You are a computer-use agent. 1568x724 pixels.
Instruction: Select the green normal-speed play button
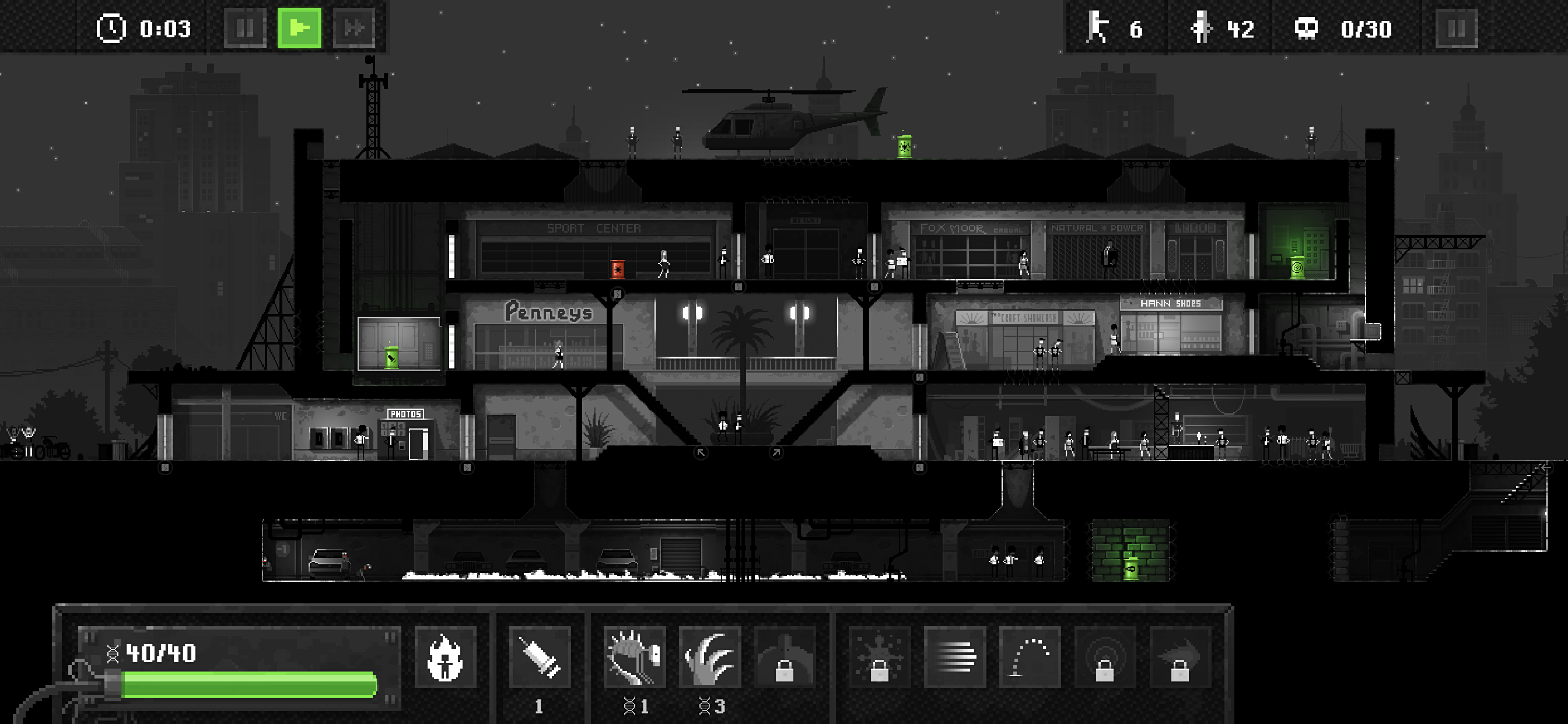click(299, 28)
